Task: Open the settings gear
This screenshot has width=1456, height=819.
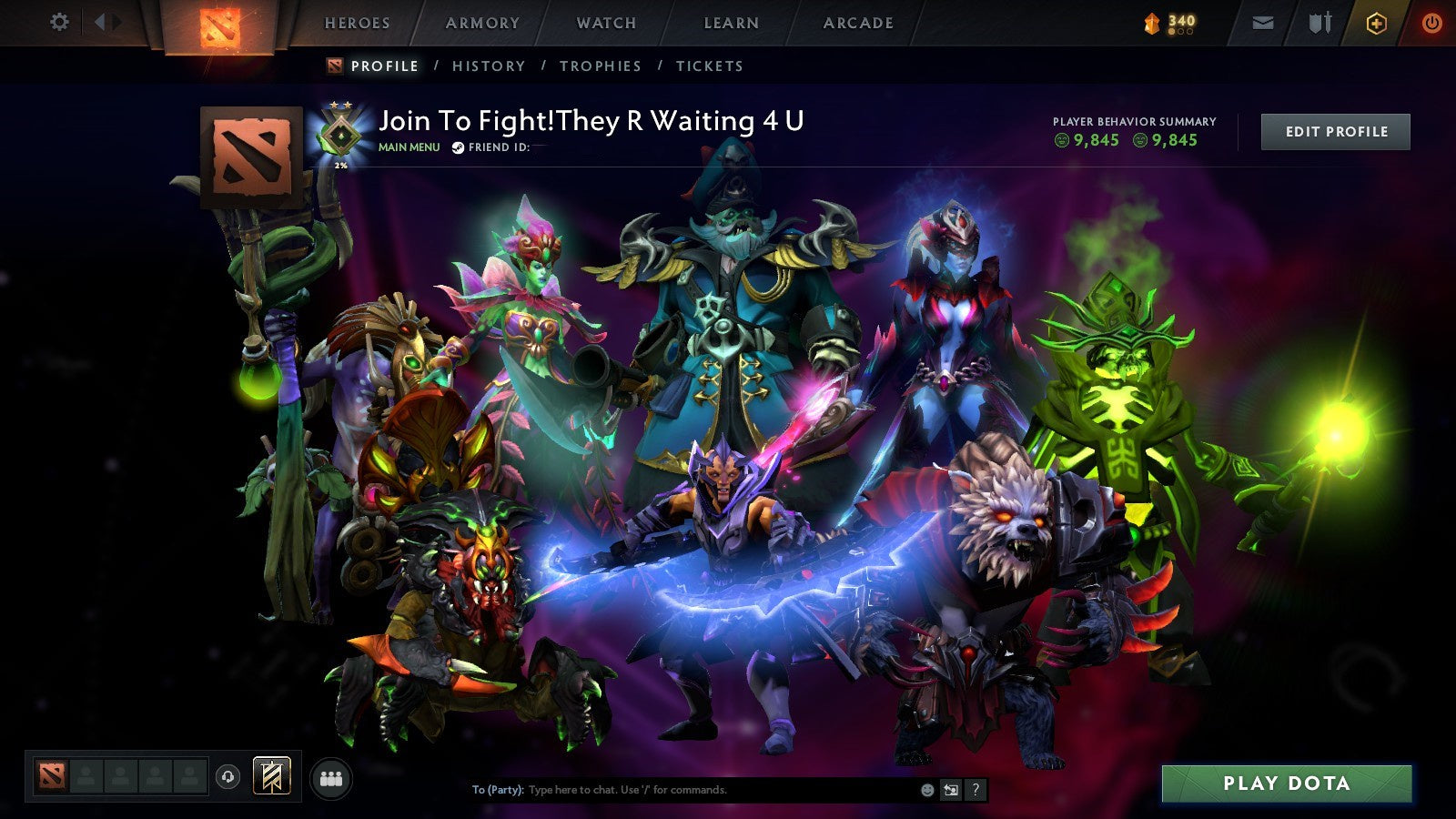Action: click(x=59, y=23)
